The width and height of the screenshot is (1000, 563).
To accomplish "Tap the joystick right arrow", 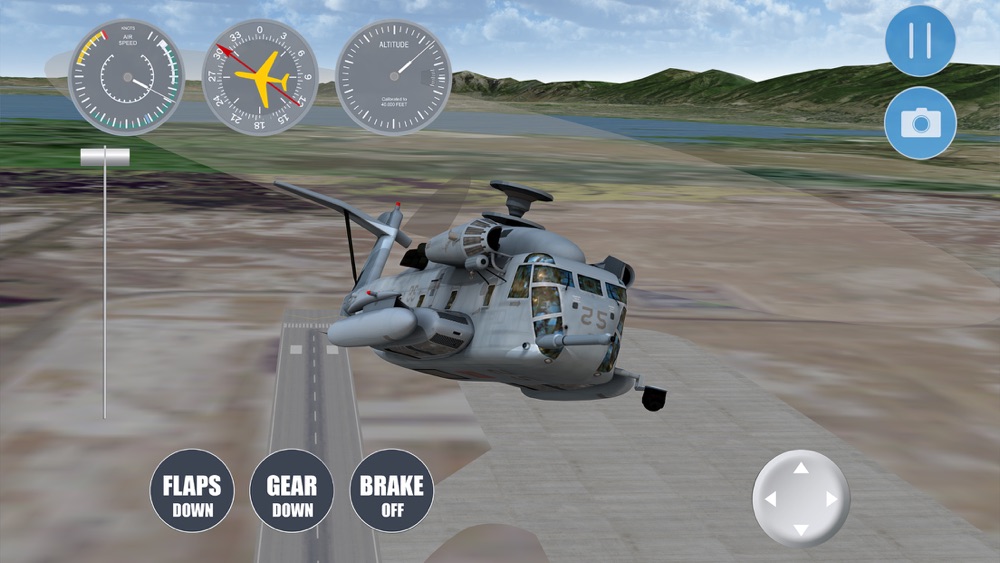I will tap(832, 499).
